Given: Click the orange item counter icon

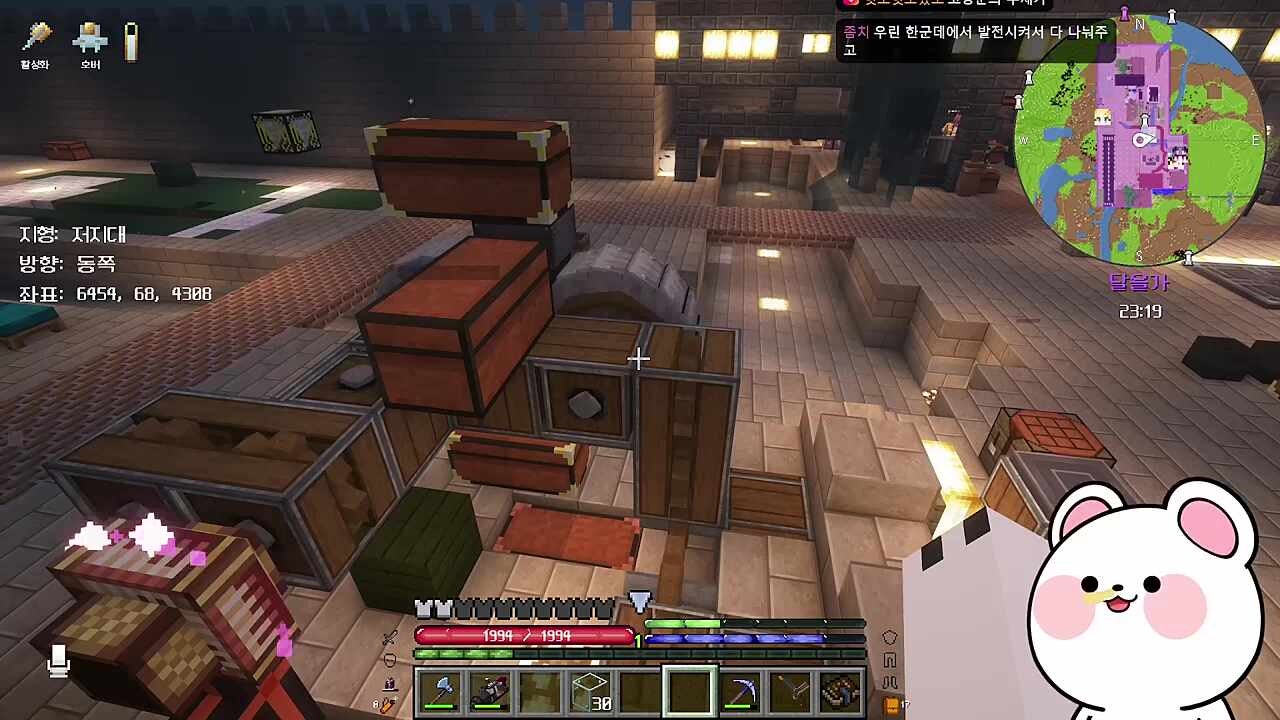Looking at the screenshot, I should coord(892,705).
